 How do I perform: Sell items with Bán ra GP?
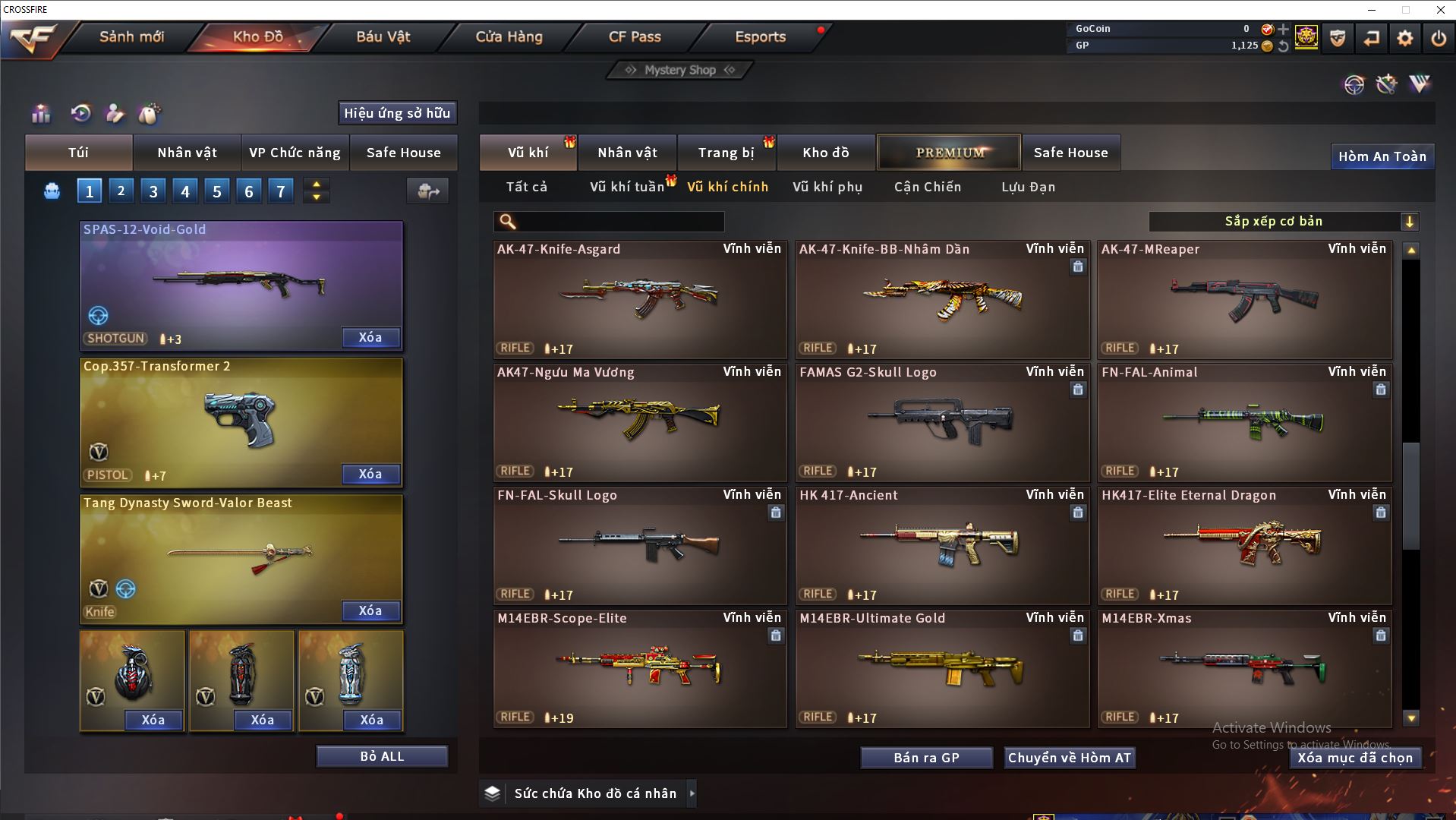coord(926,758)
